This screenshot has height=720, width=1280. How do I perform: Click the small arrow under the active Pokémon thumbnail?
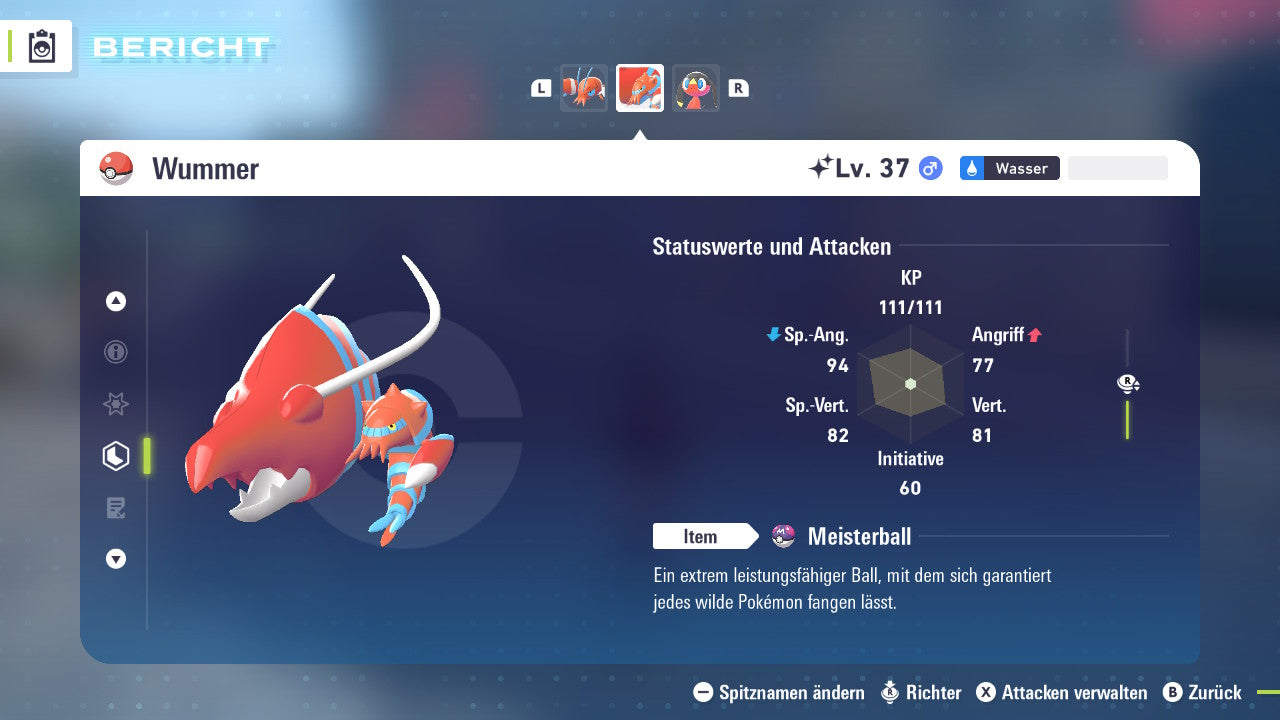(639, 131)
